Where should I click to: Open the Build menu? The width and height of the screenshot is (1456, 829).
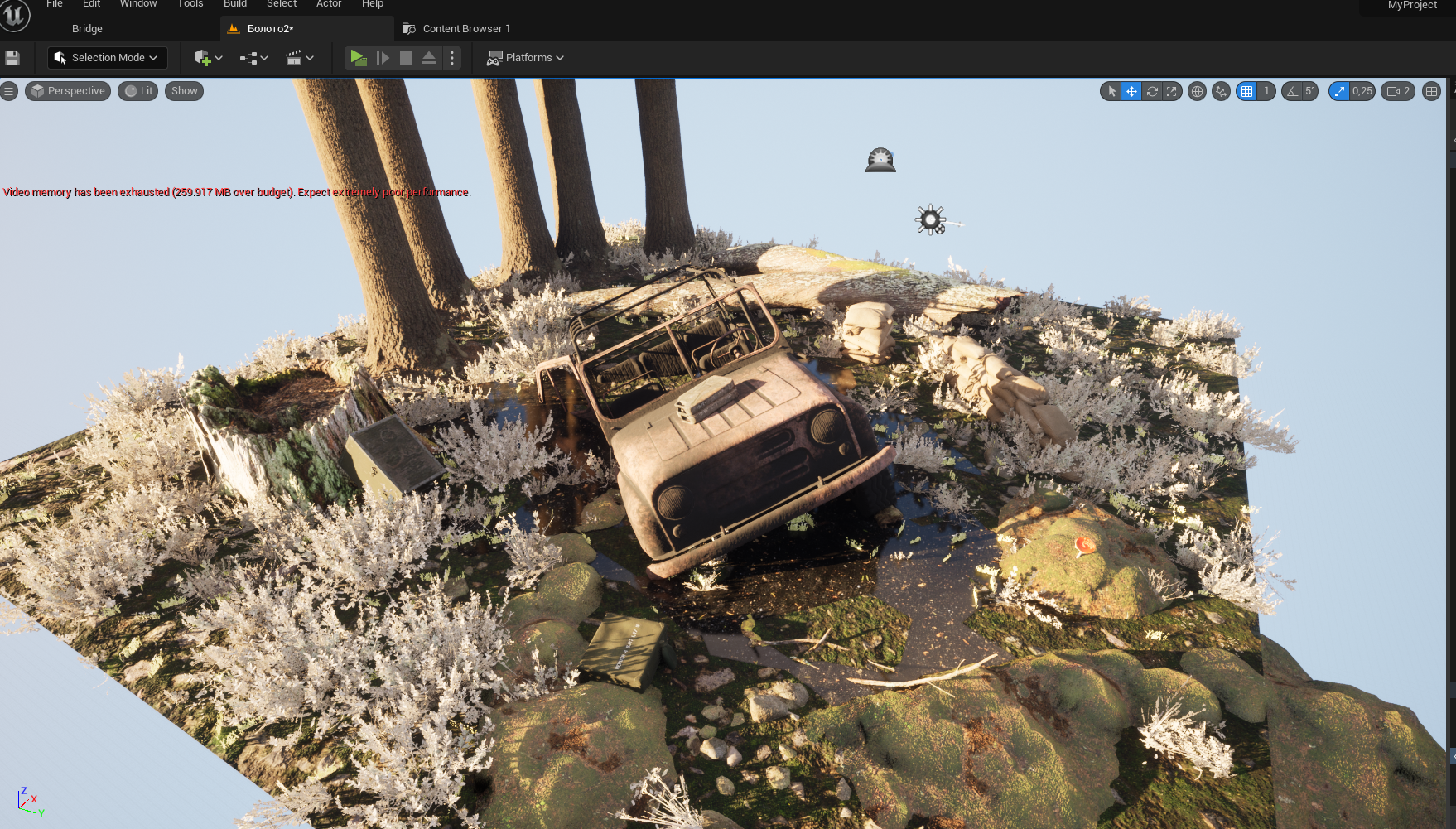[235, 4]
